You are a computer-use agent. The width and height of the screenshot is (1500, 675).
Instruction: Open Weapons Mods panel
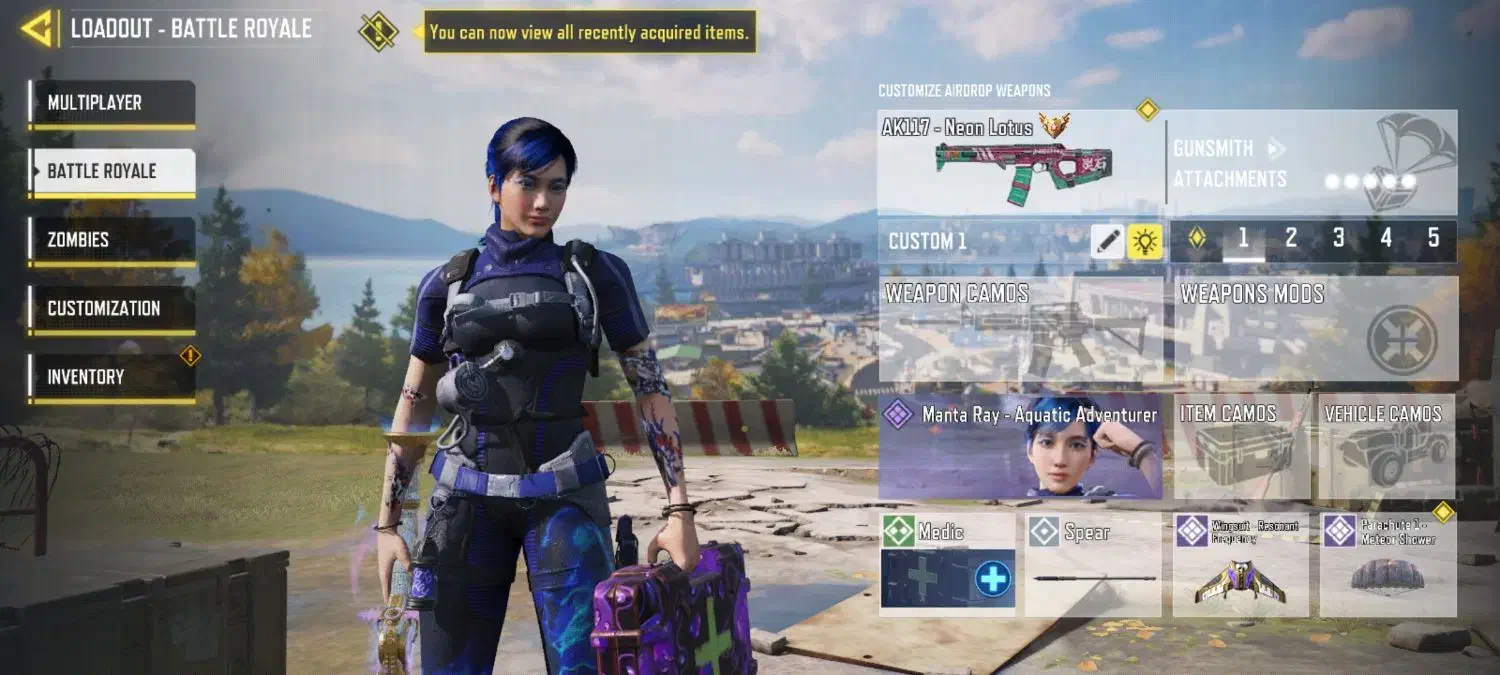pos(1315,330)
